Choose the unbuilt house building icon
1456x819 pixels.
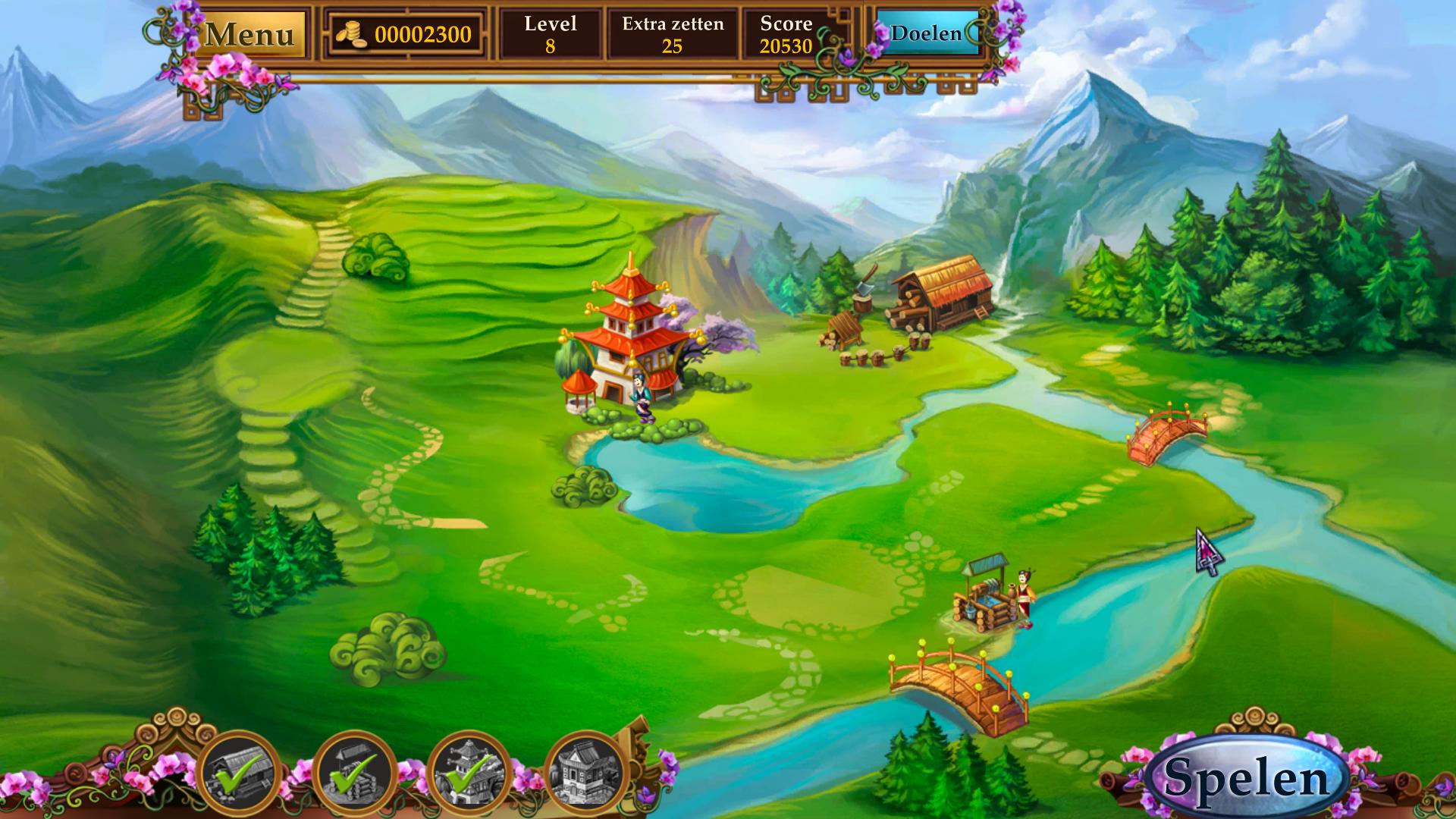coord(585,770)
